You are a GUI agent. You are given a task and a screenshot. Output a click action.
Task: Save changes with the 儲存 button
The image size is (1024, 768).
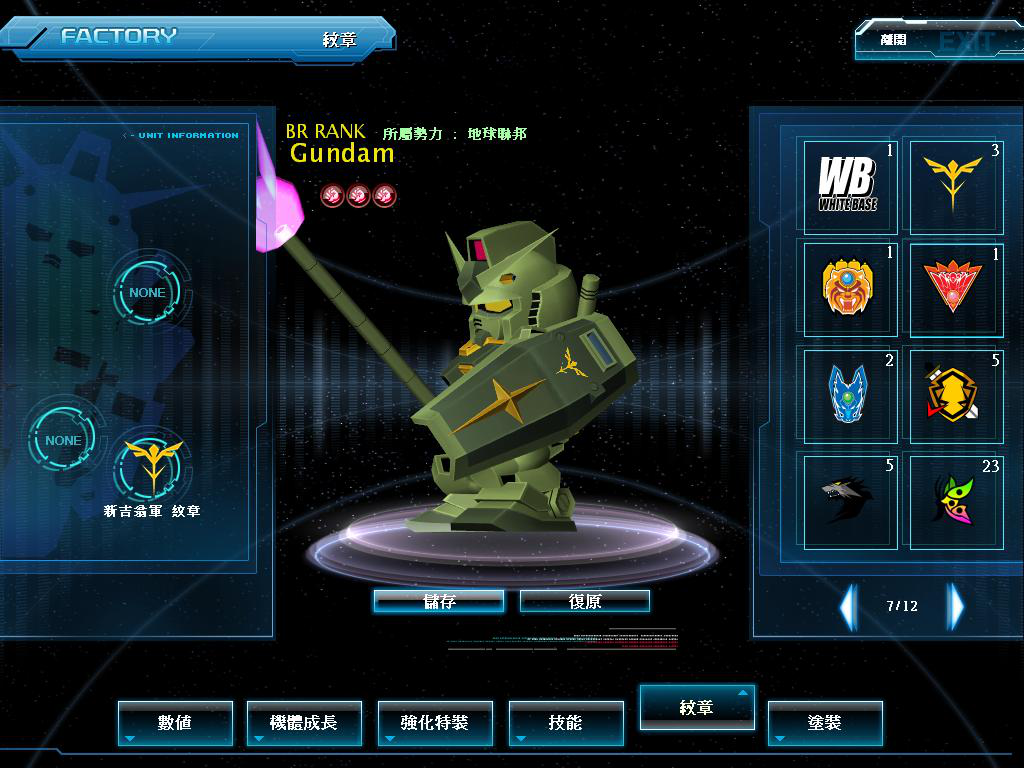(438, 601)
